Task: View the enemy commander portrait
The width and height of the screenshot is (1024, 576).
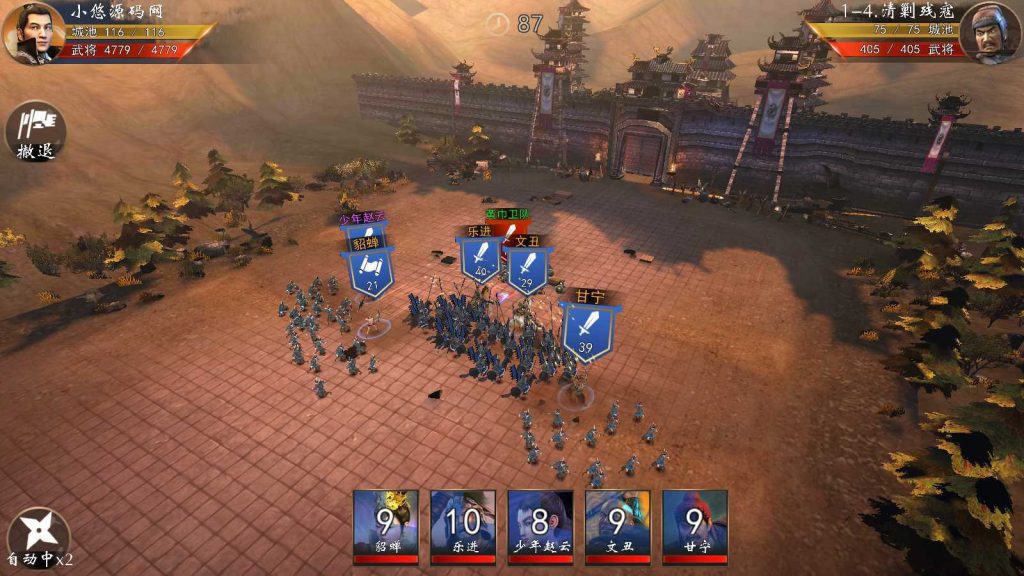Action: [x=990, y=33]
